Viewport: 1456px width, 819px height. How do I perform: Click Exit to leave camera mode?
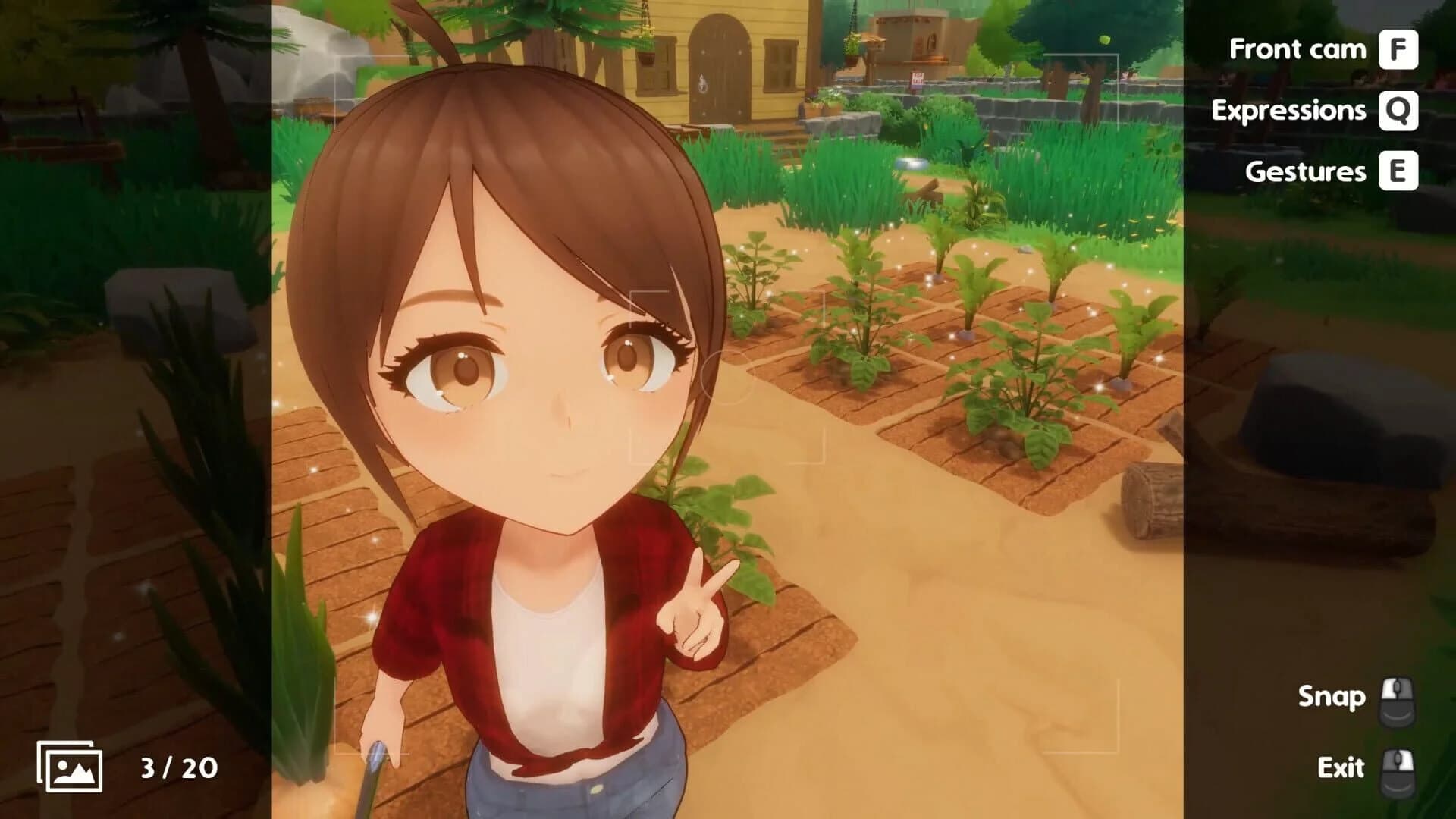[x=1339, y=766]
